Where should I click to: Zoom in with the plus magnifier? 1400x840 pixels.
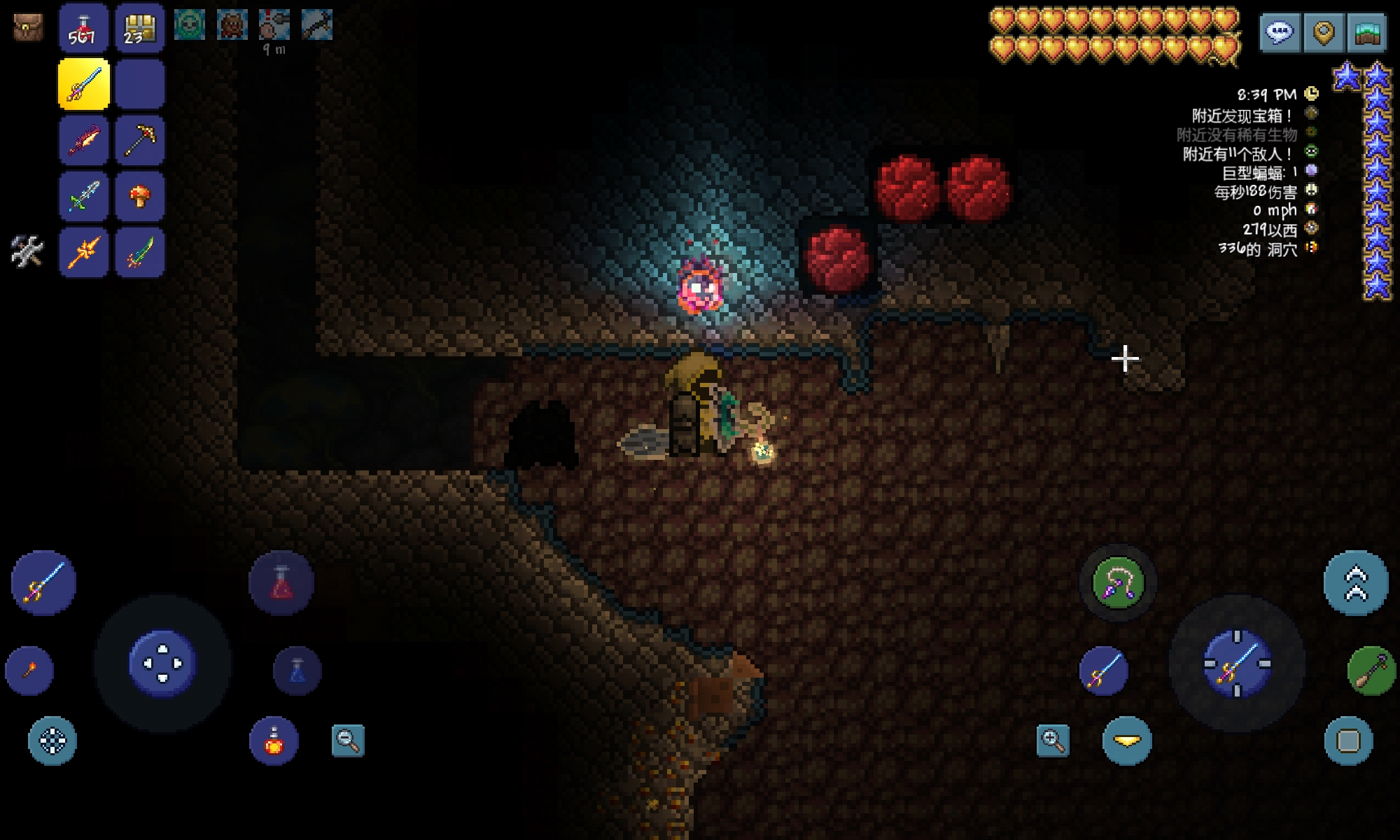tap(1053, 741)
